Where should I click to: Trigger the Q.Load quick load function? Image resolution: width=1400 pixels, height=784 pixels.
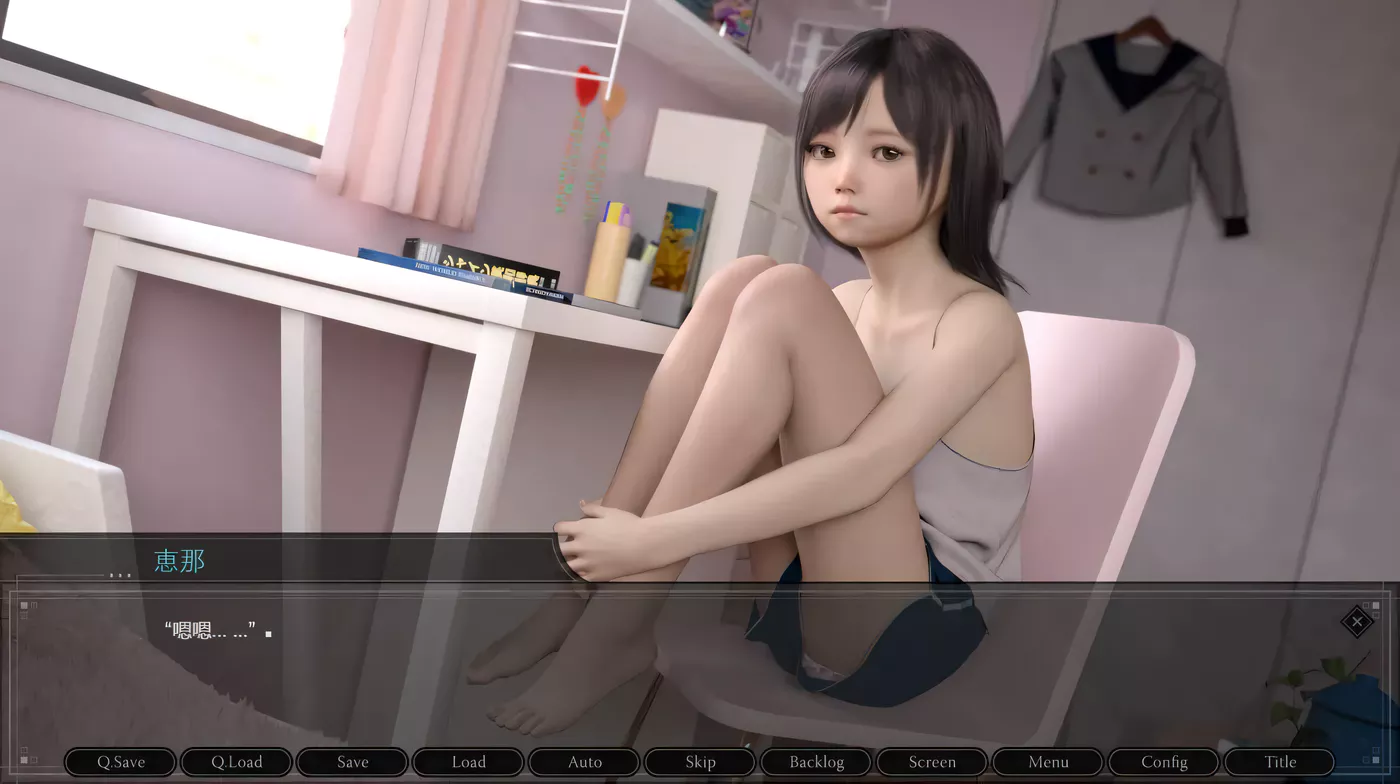point(236,761)
